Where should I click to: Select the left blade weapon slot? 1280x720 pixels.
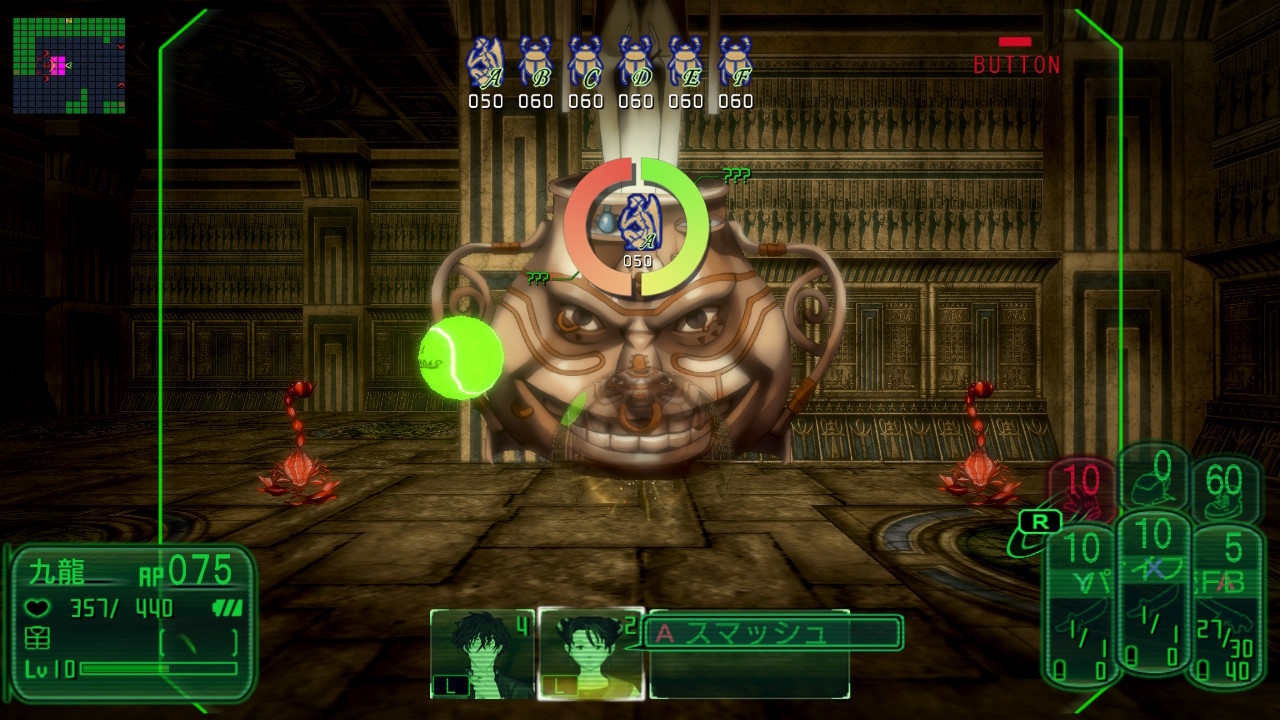point(1081,608)
